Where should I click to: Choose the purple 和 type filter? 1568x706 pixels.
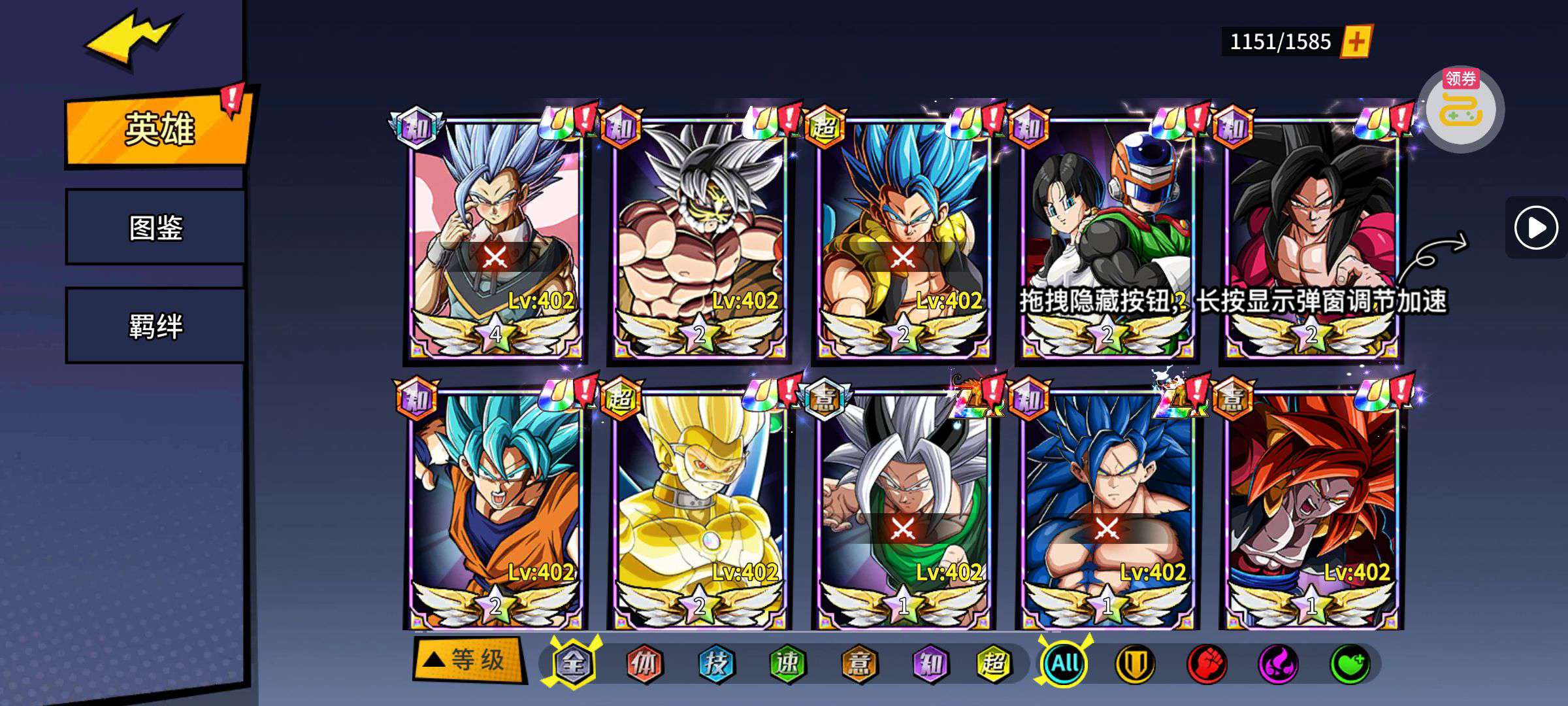[930, 664]
